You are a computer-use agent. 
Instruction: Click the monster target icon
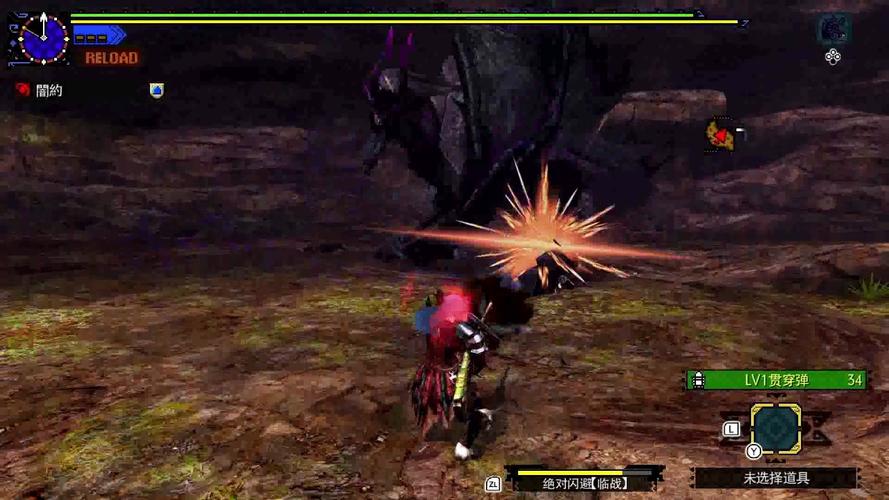point(831,29)
